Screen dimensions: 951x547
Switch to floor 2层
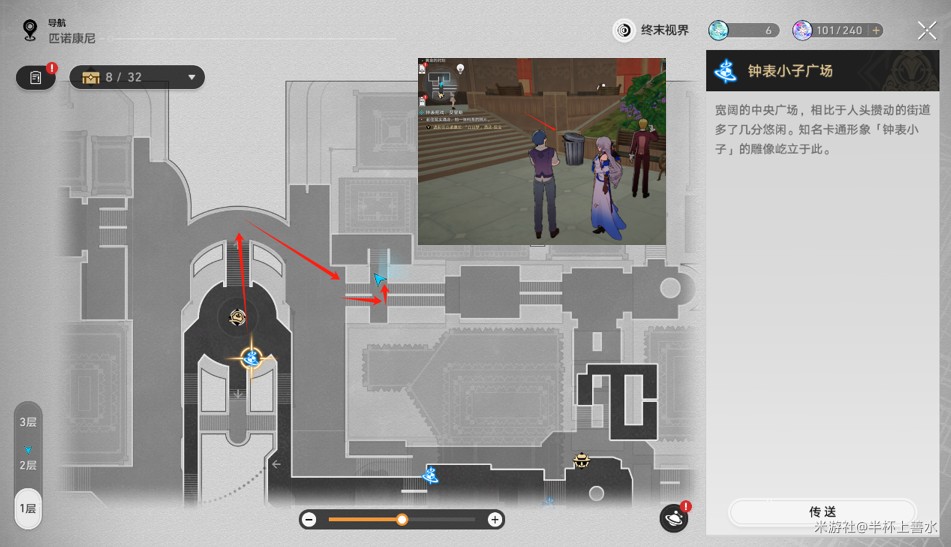[x=28, y=465]
